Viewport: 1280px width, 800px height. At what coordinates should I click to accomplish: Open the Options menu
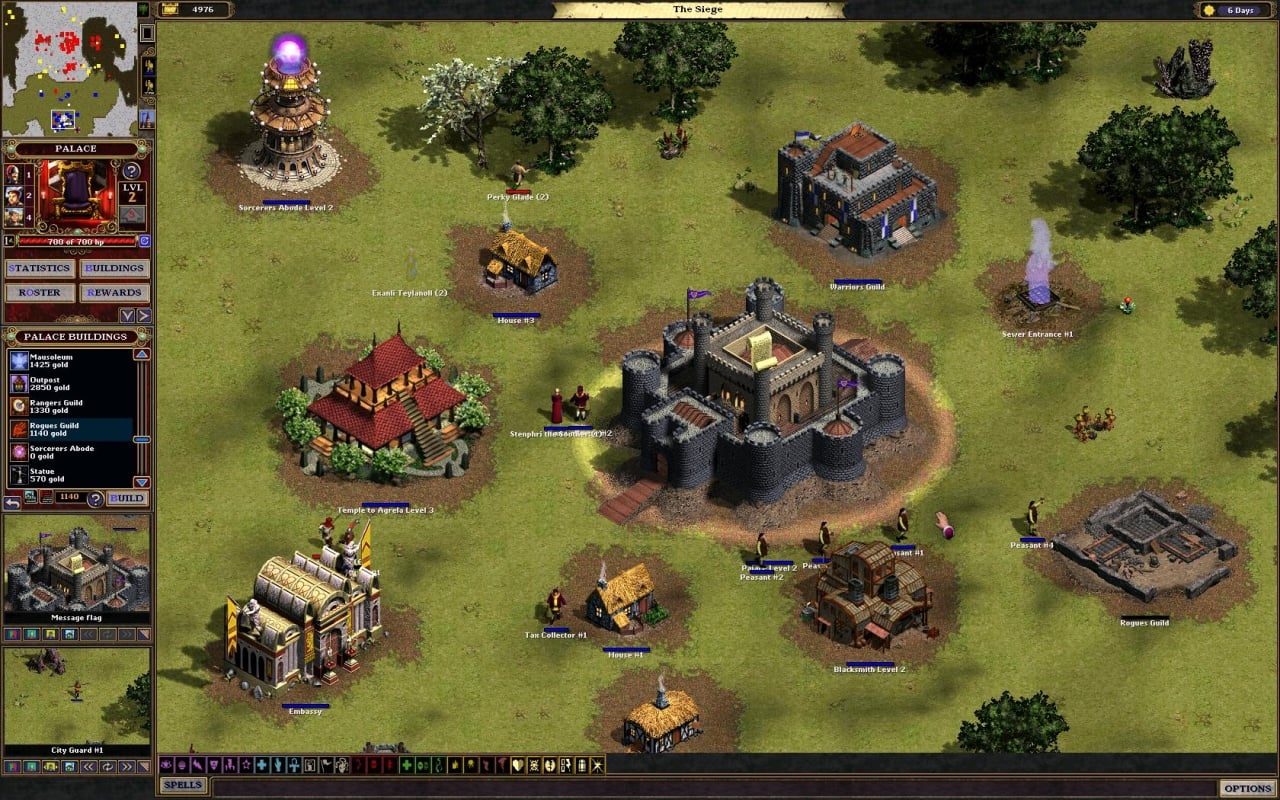tap(1247, 788)
